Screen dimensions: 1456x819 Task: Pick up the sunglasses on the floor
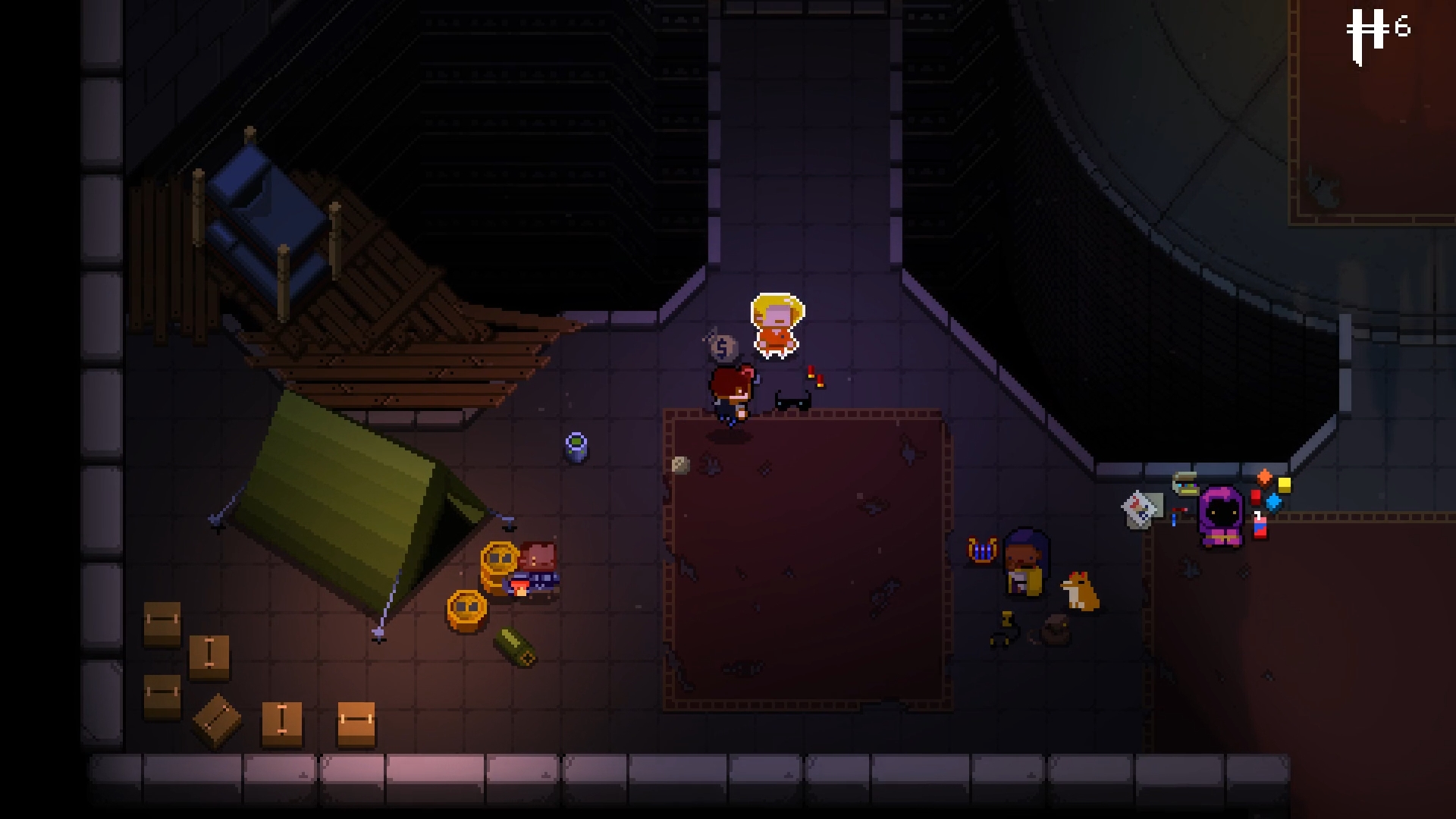(x=792, y=401)
